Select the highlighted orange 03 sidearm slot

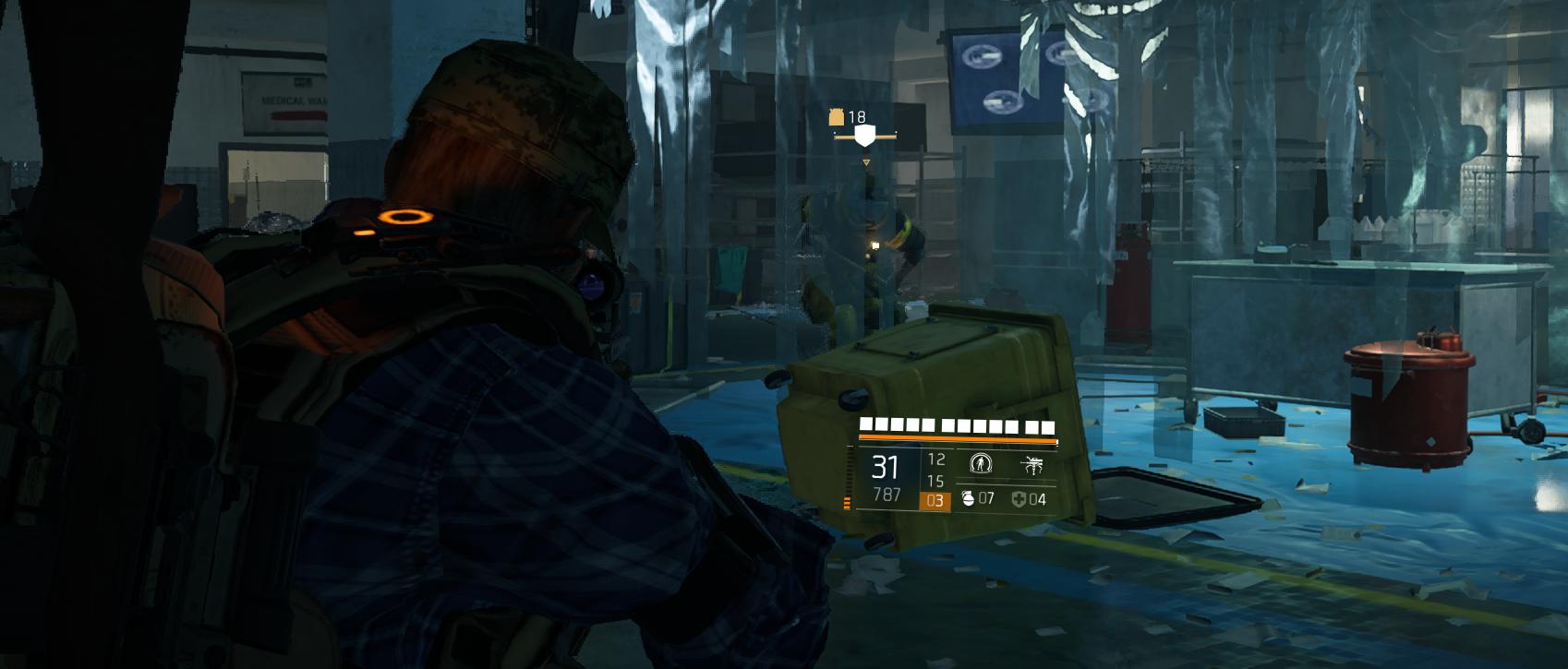pyautogui.click(x=935, y=501)
